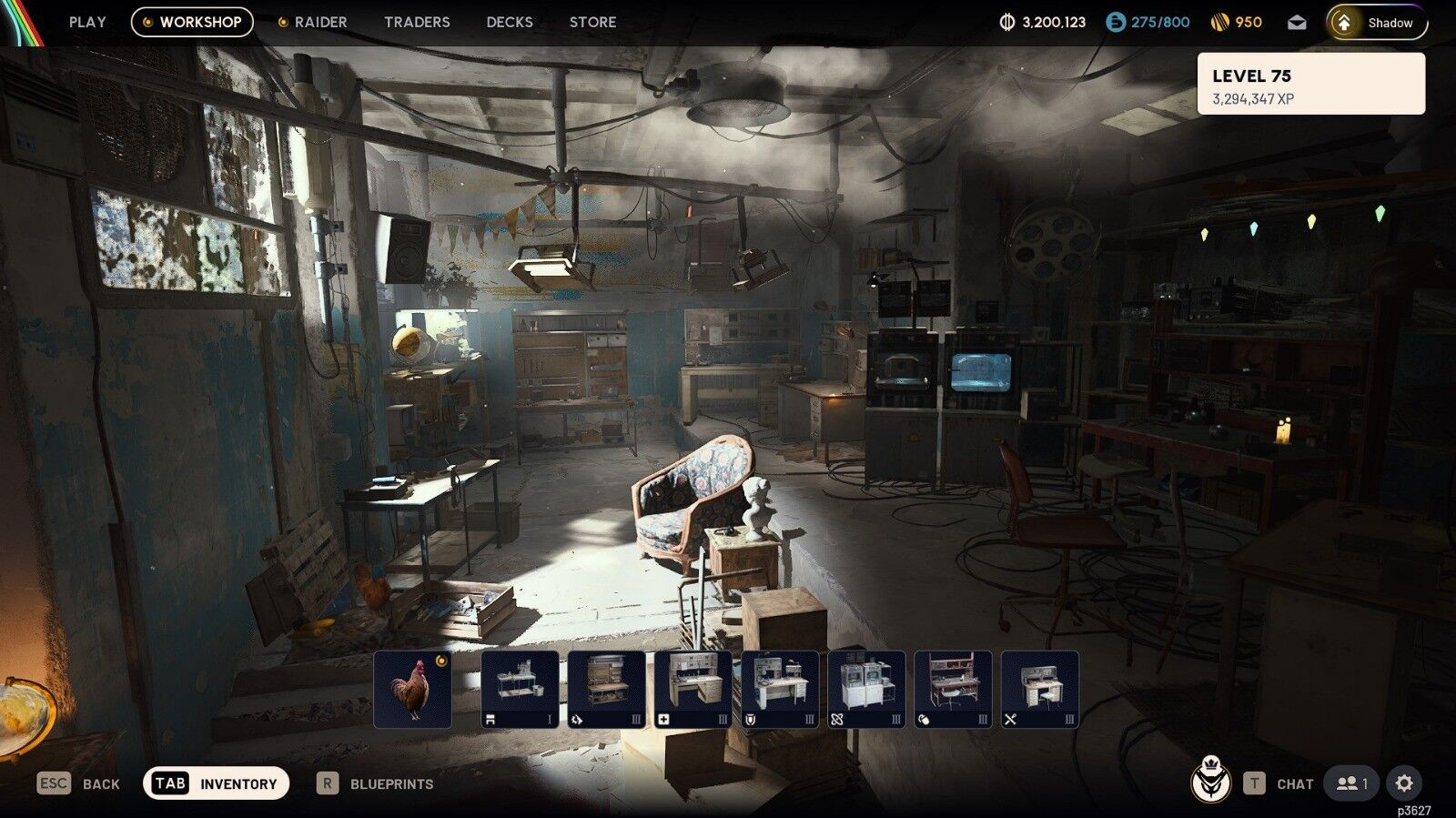Switch to the TRADERS tab

tap(417, 22)
